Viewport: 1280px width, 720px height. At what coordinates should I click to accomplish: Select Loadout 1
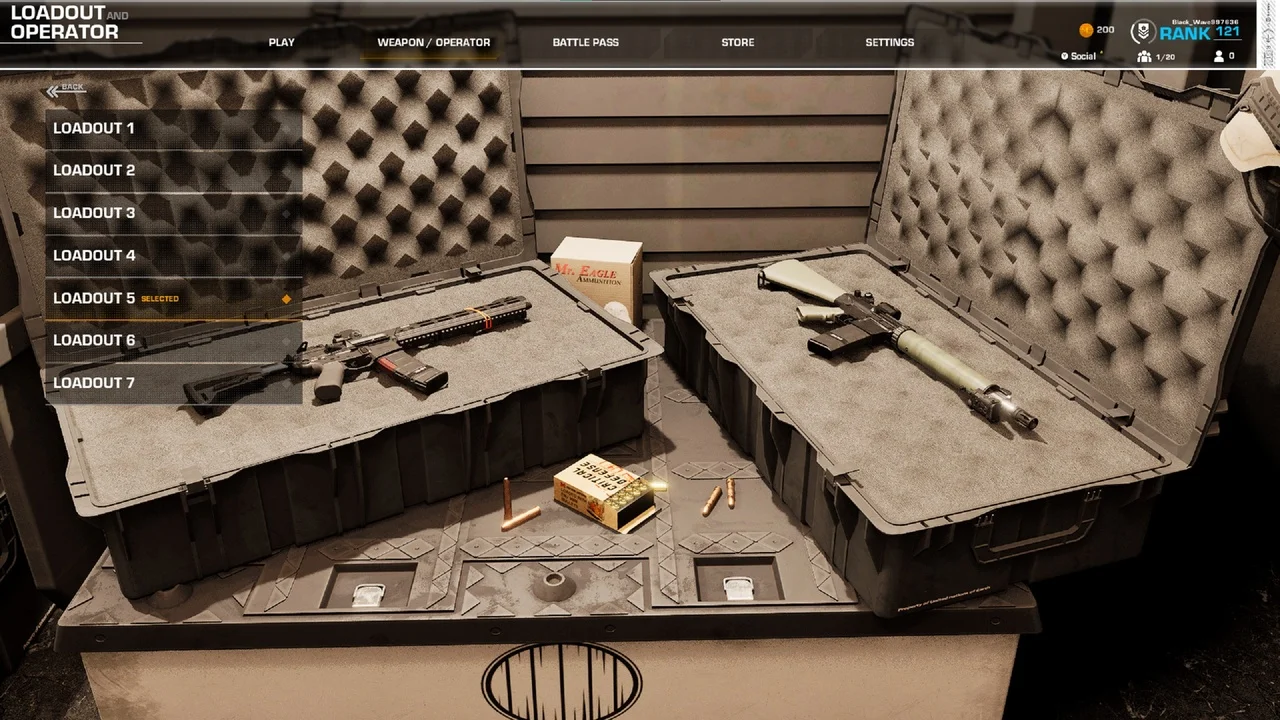173,129
